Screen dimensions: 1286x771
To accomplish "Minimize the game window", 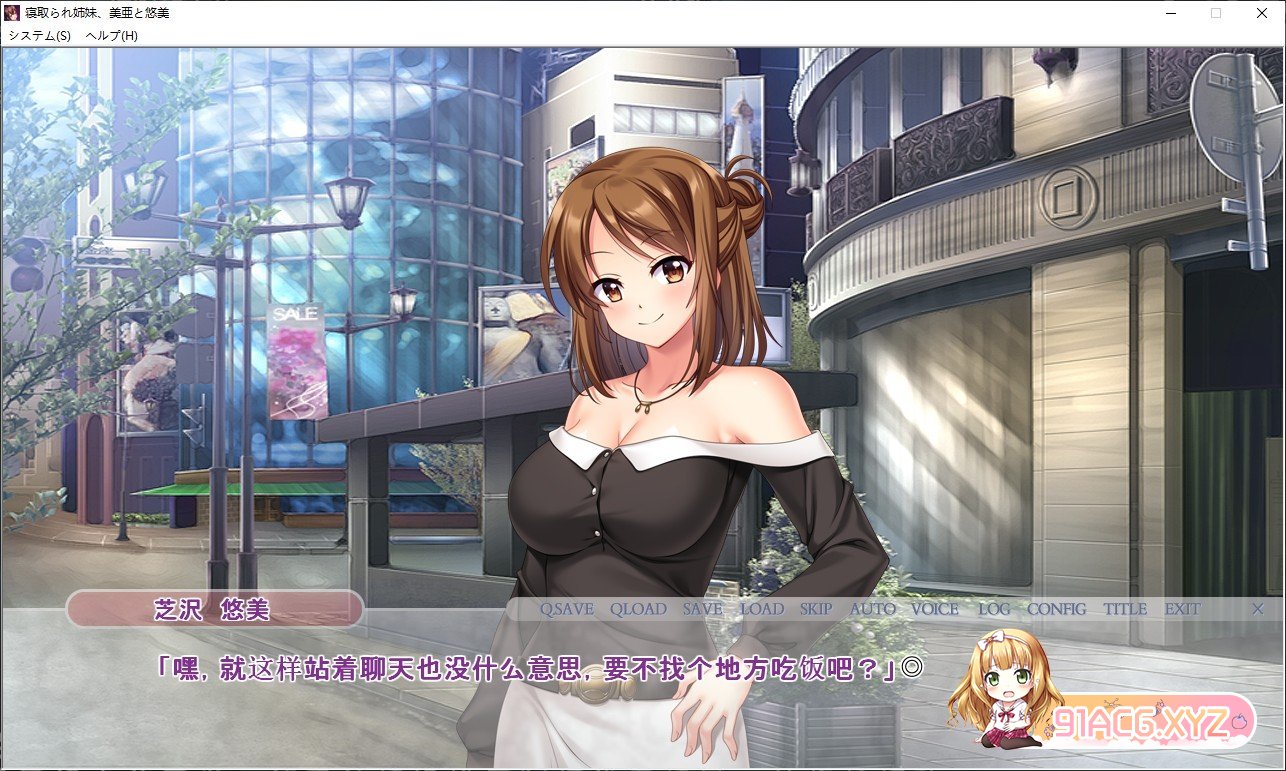I will coord(1169,13).
